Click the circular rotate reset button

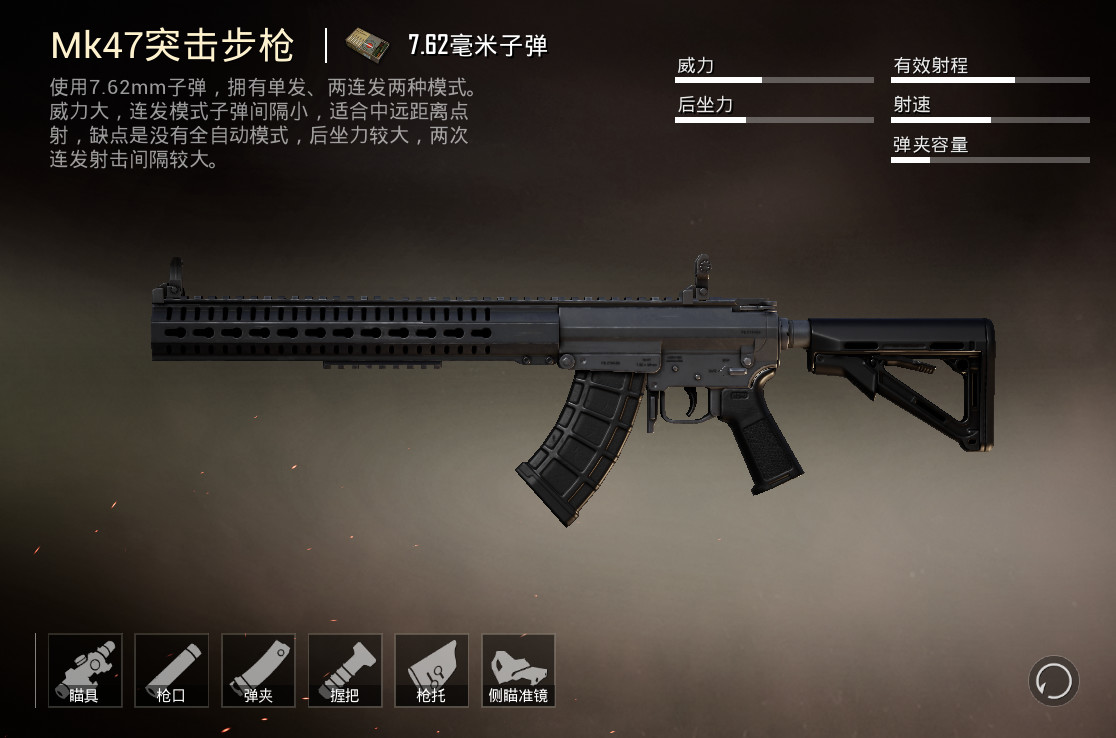[x=1053, y=681]
